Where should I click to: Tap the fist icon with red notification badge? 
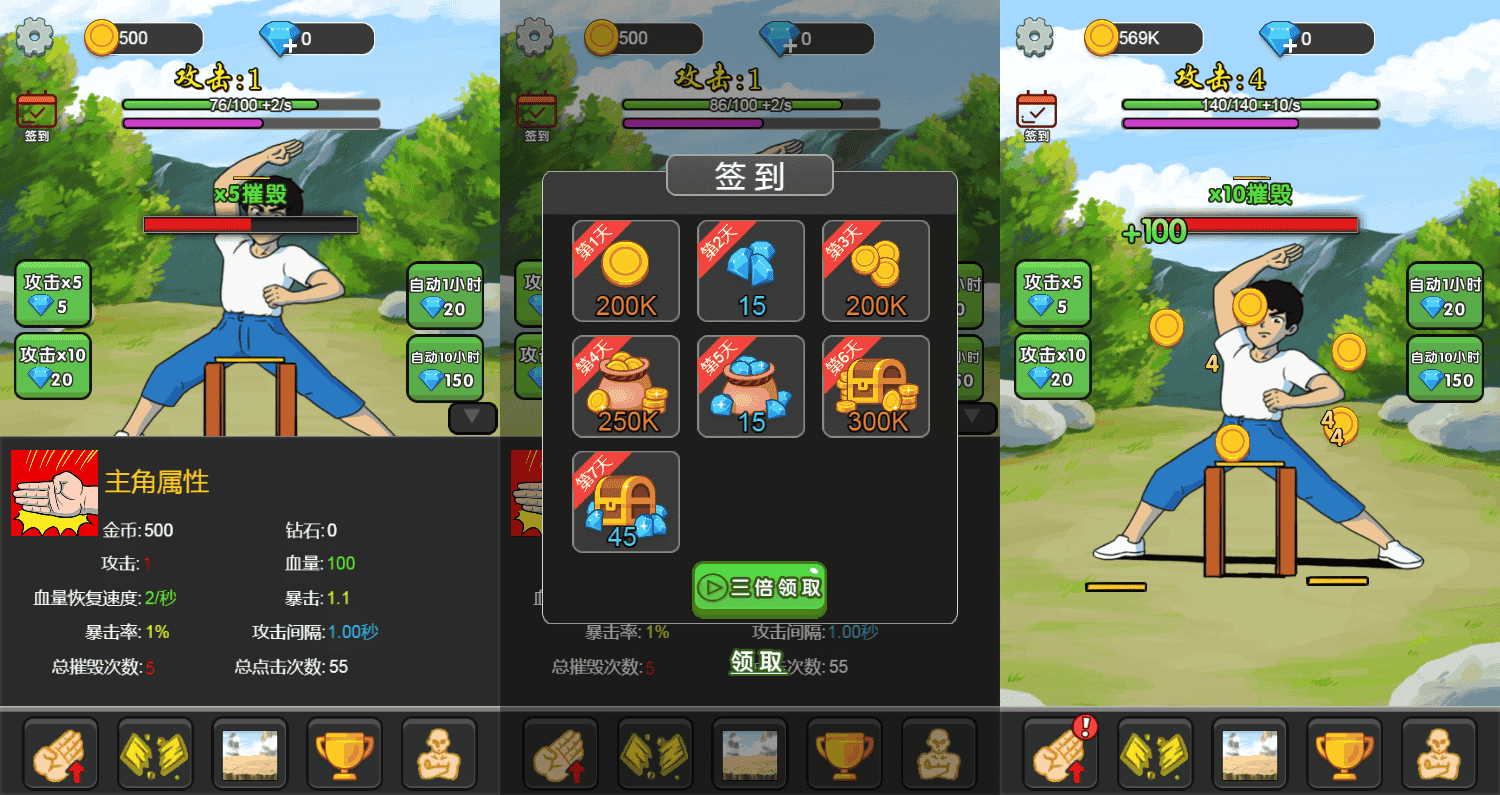pos(1060,753)
